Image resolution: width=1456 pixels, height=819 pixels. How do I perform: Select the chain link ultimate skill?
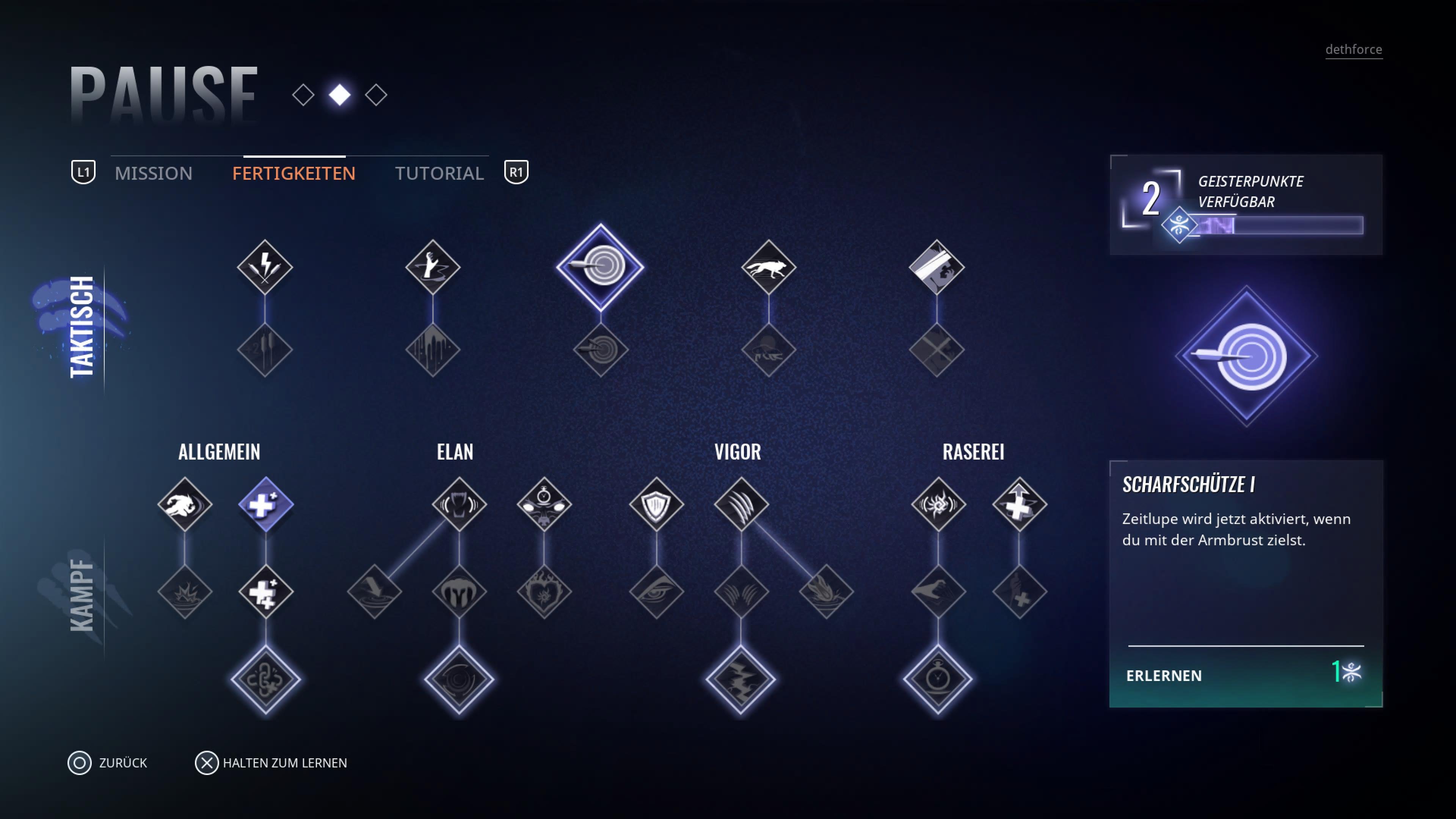coord(266,678)
